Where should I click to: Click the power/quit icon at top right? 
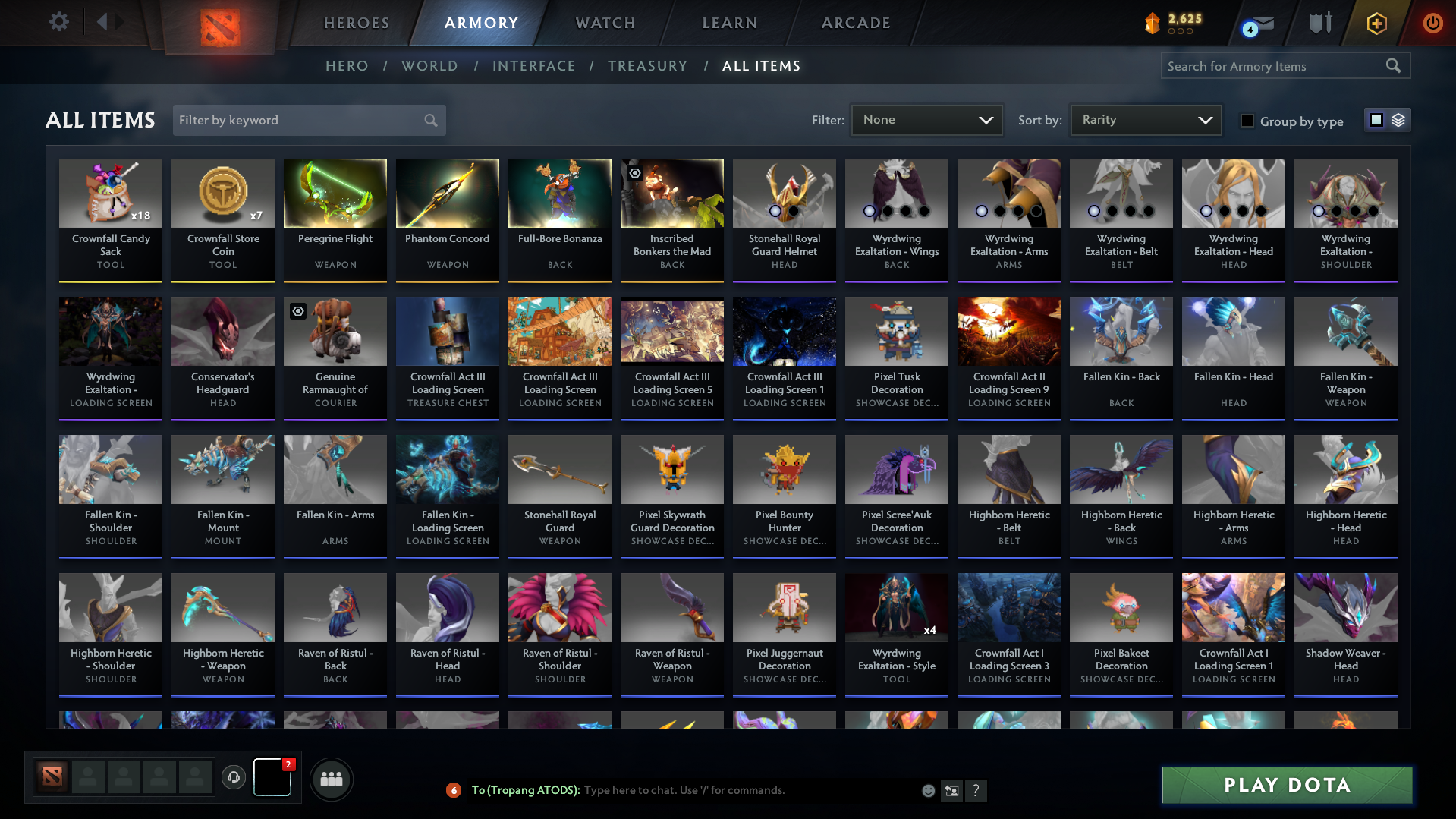pos(1433,23)
